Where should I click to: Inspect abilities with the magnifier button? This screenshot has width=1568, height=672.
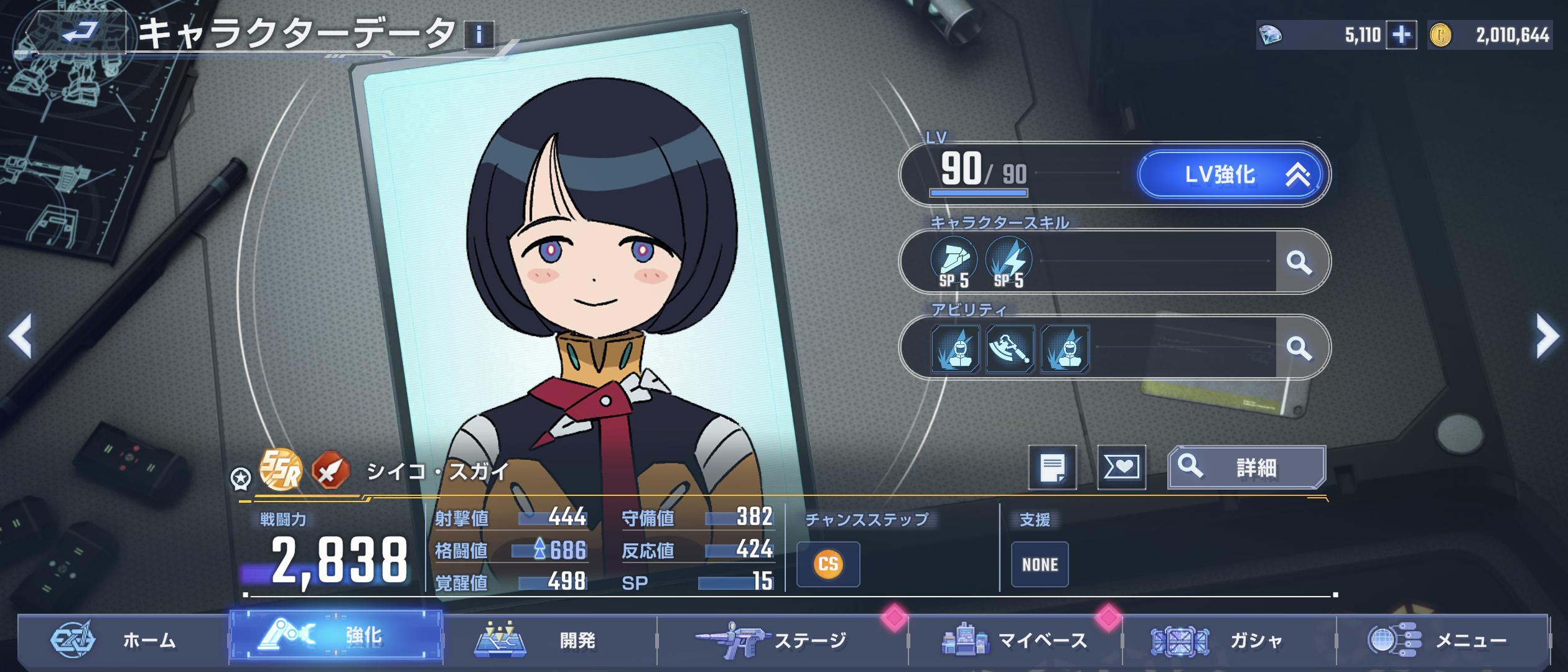coord(1299,348)
